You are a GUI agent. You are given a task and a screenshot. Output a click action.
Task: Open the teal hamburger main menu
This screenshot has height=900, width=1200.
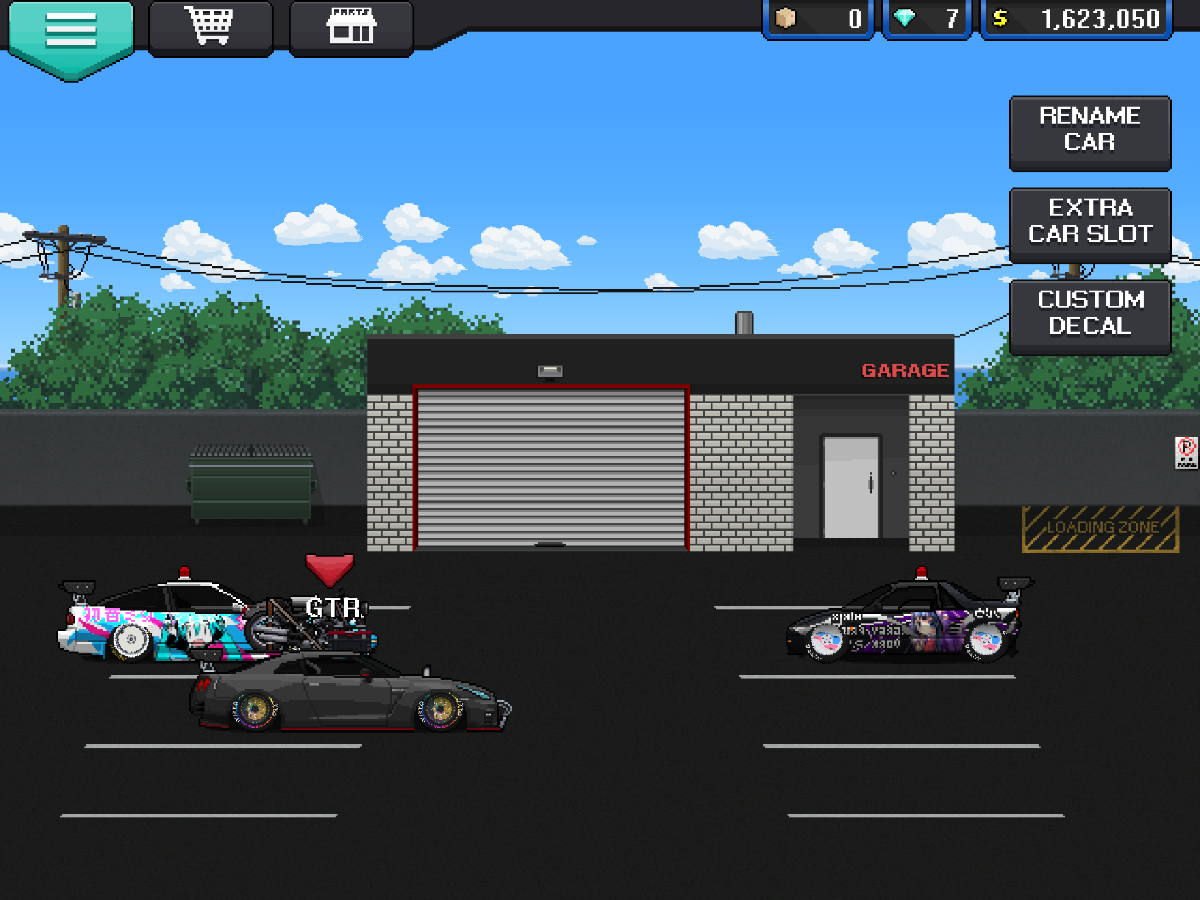(x=71, y=30)
